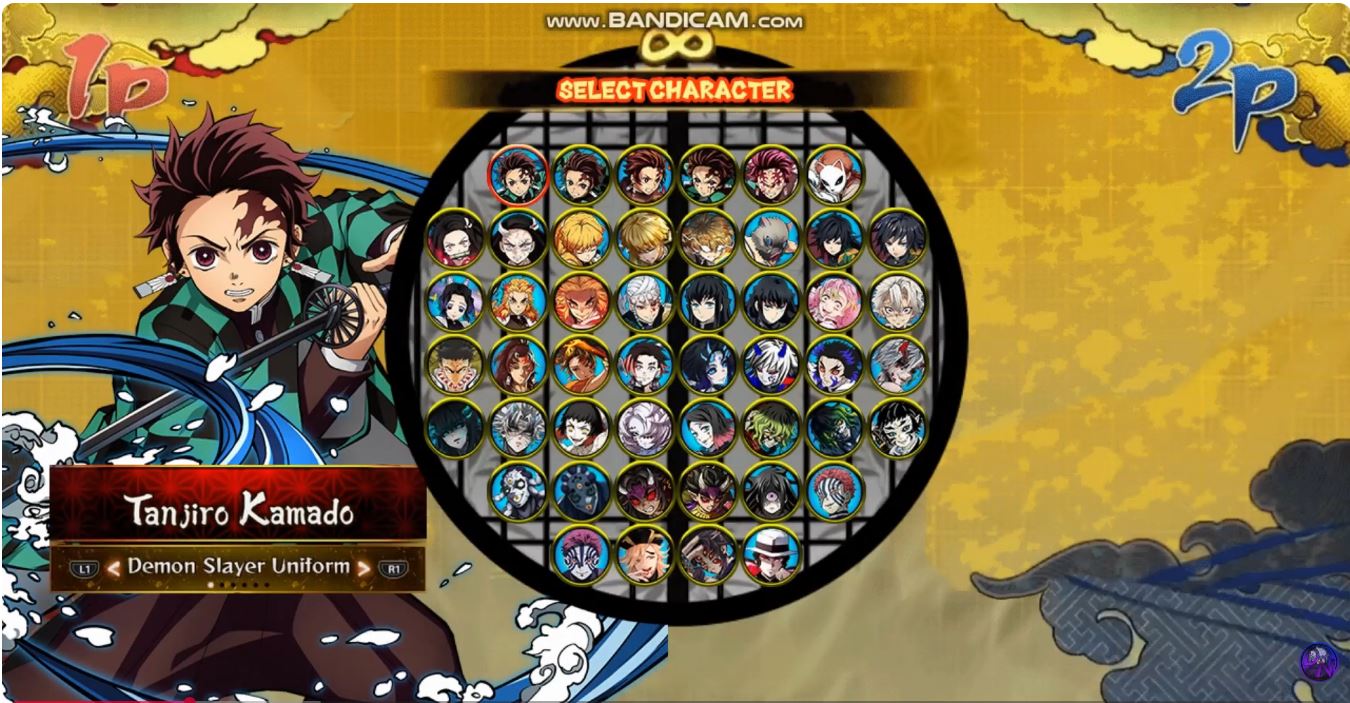Pick Shinobu with the butterfly hairpin
Screen dimensions: 1350x703
tap(456, 301)
